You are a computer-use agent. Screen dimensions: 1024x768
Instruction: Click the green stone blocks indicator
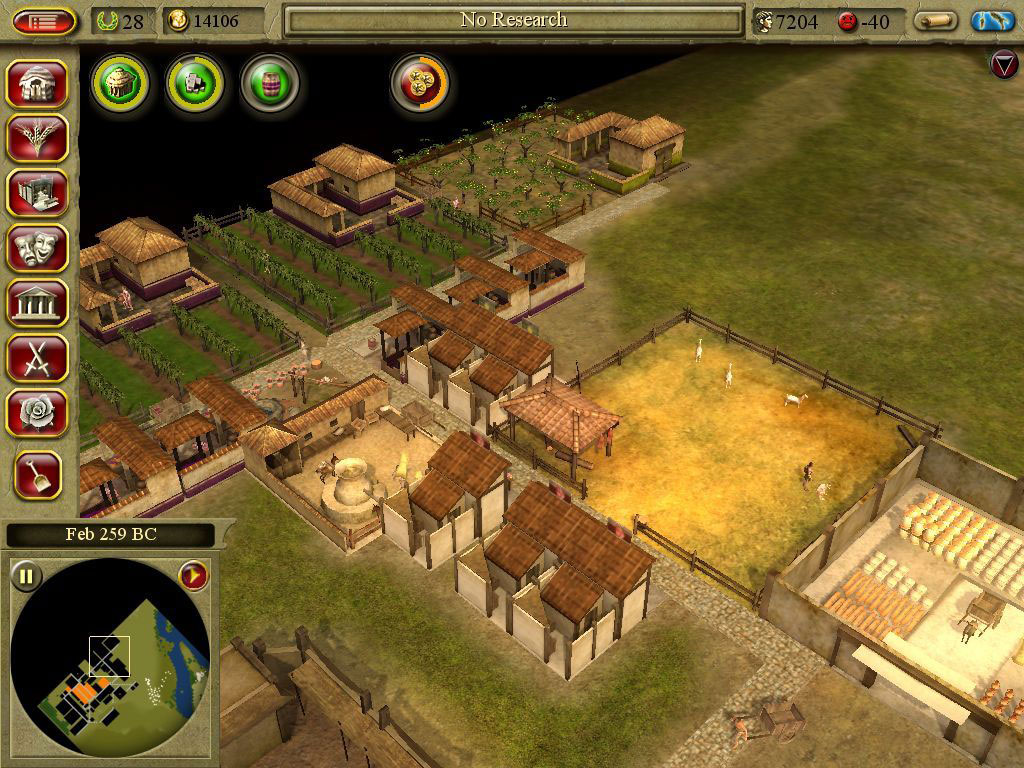point(195,82)
